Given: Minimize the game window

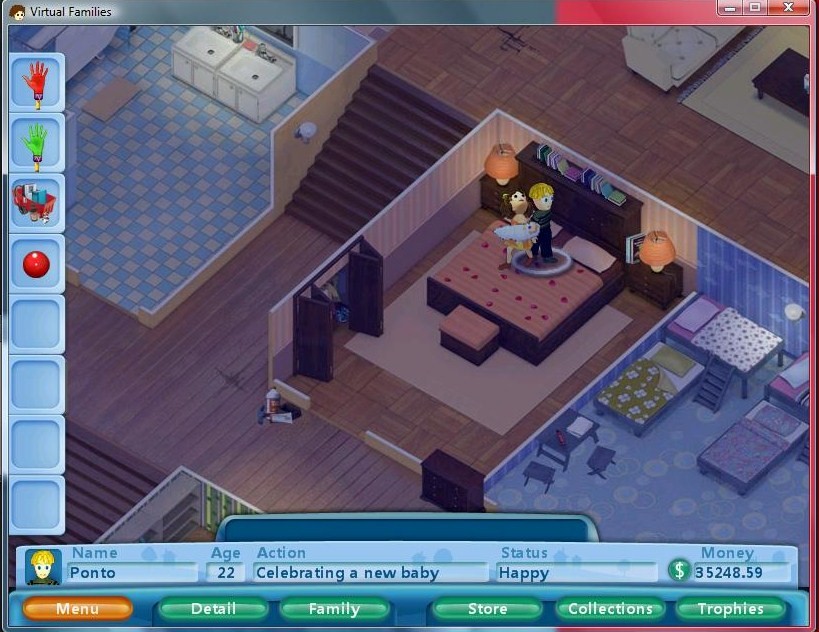Looking at the screenshot, I should coord(730,8).
